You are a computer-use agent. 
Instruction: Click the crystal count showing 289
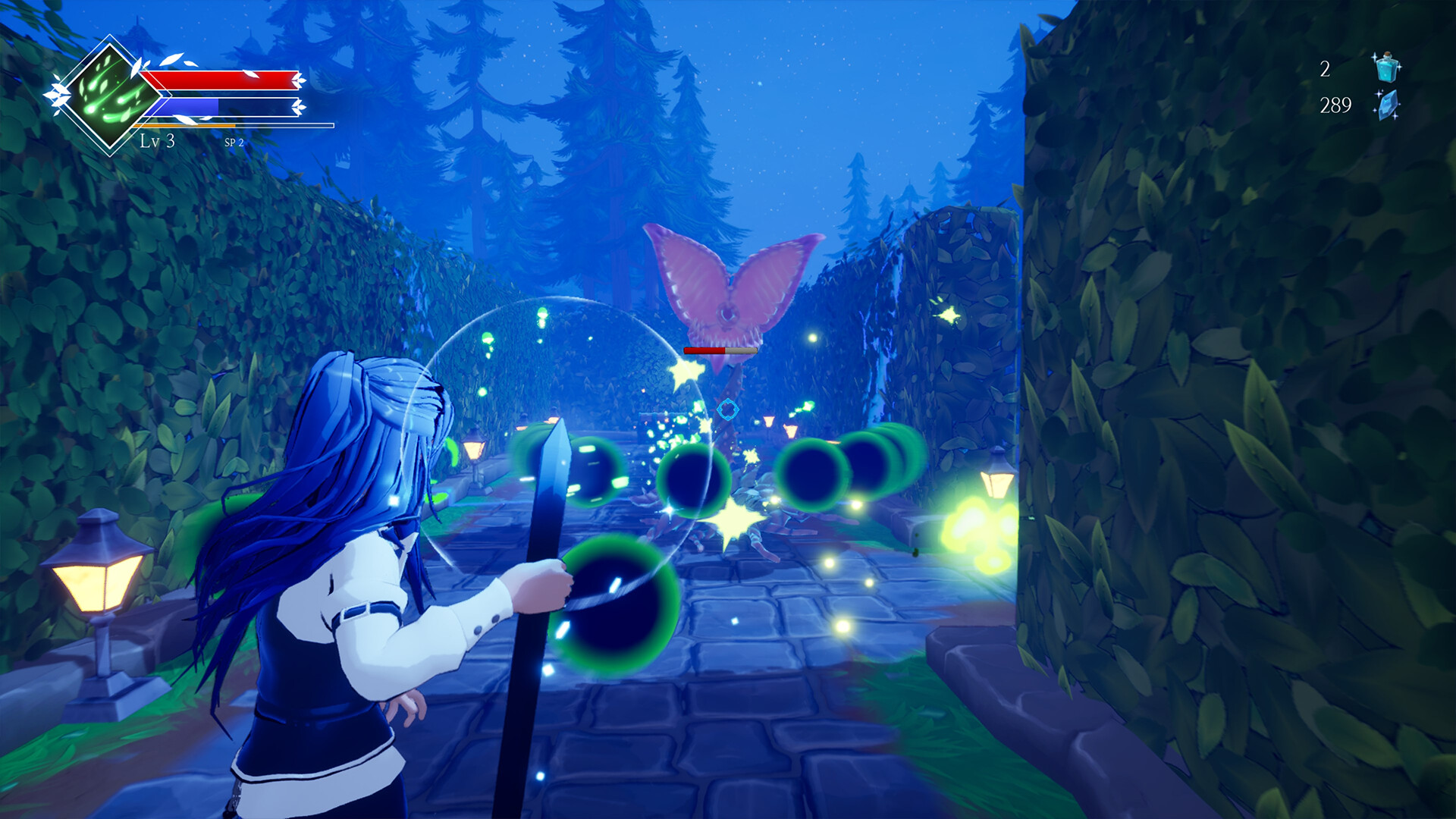pyautogui.click(x=1335, y=105)
